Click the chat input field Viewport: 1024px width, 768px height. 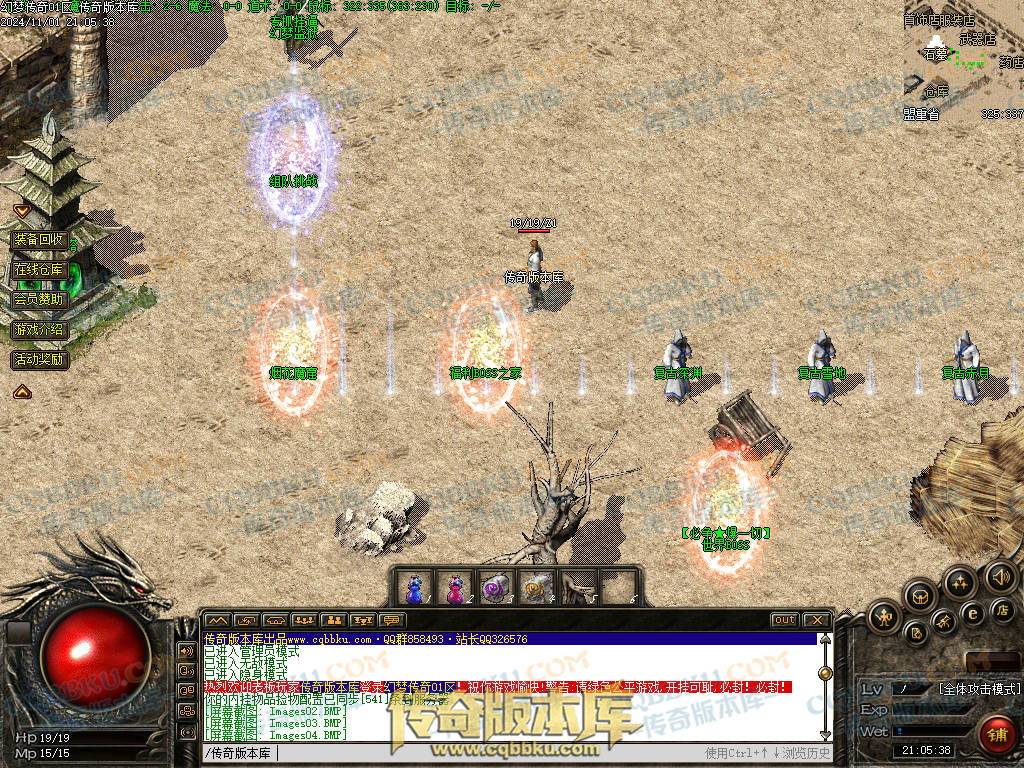pos(450,752)
